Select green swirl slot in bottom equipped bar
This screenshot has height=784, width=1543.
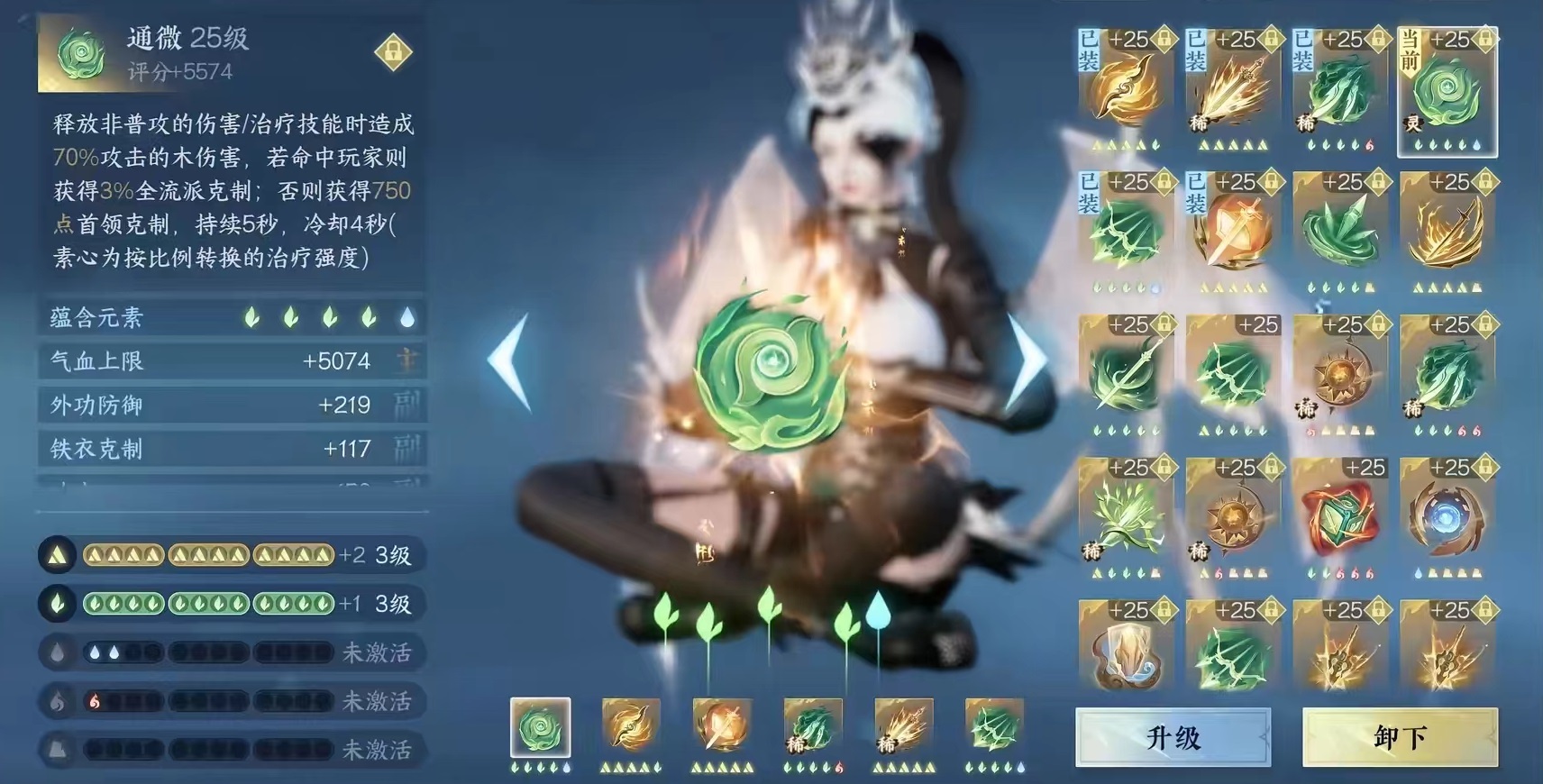pos(541,728)
